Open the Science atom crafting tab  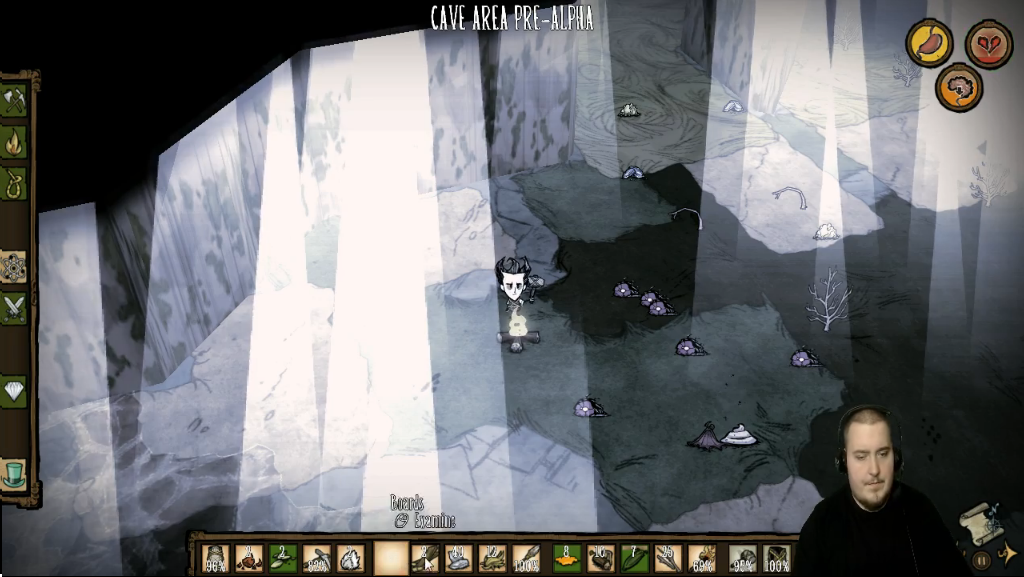14,267
